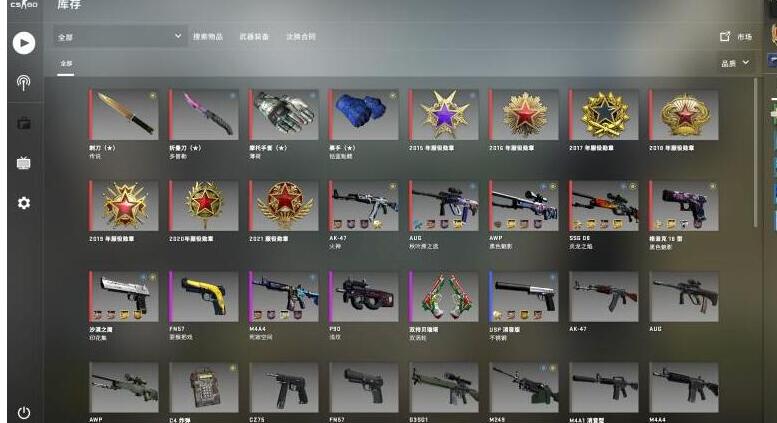Click the power quit icon
This screenshot has height=423, width=777.
pos(24,412)
